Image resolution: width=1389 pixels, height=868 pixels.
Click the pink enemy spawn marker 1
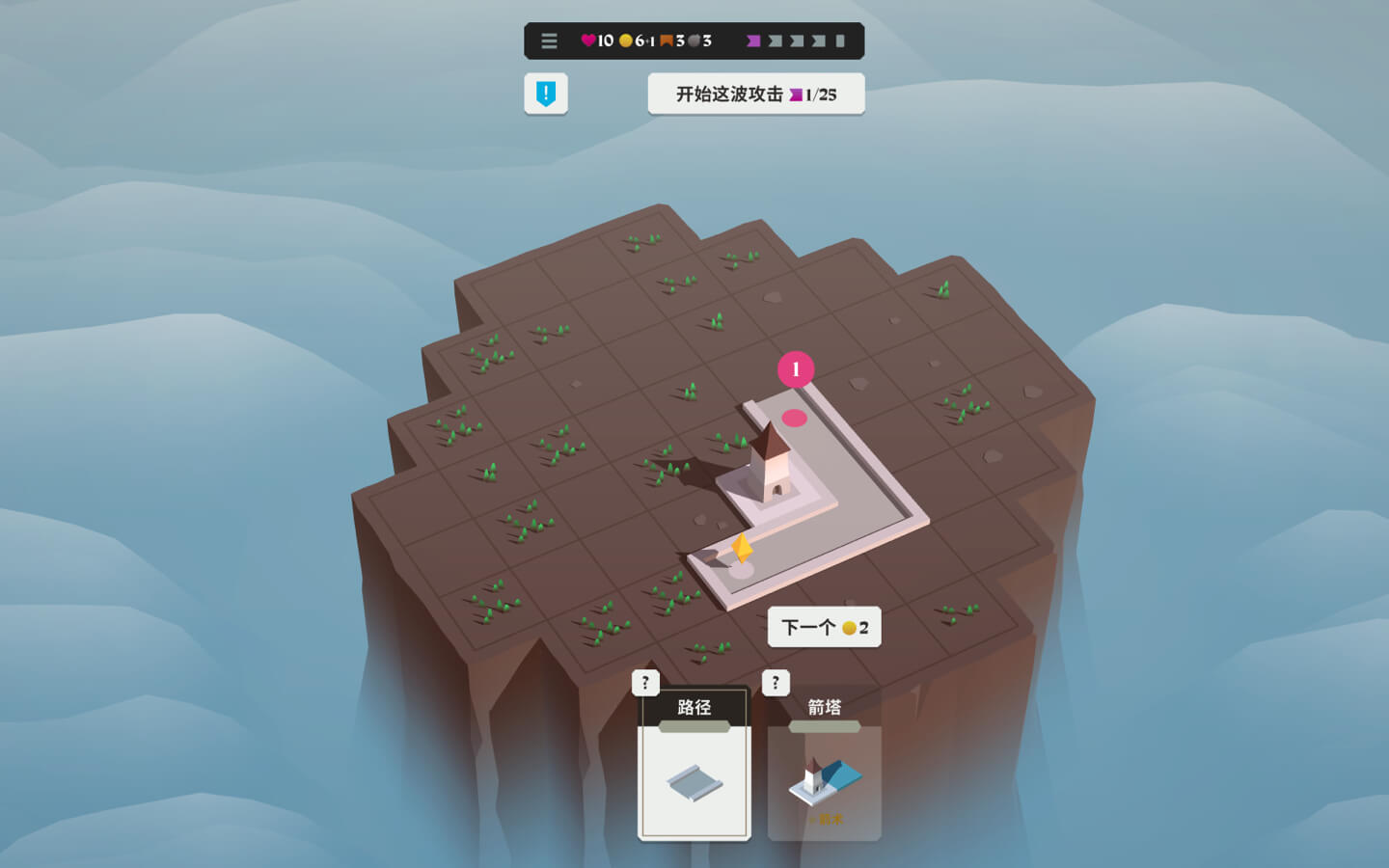796,369
